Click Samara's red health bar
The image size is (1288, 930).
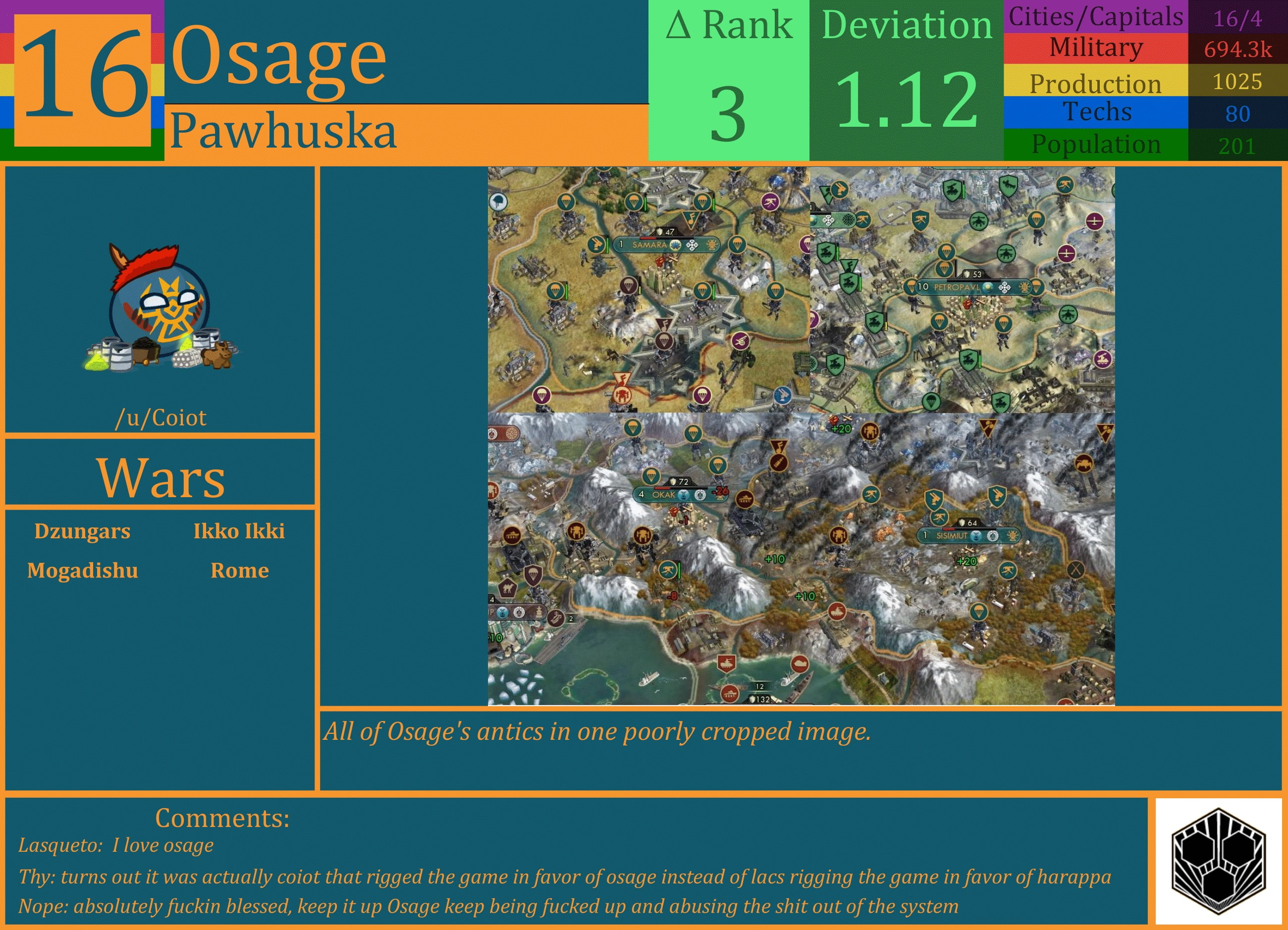[648, 239]
